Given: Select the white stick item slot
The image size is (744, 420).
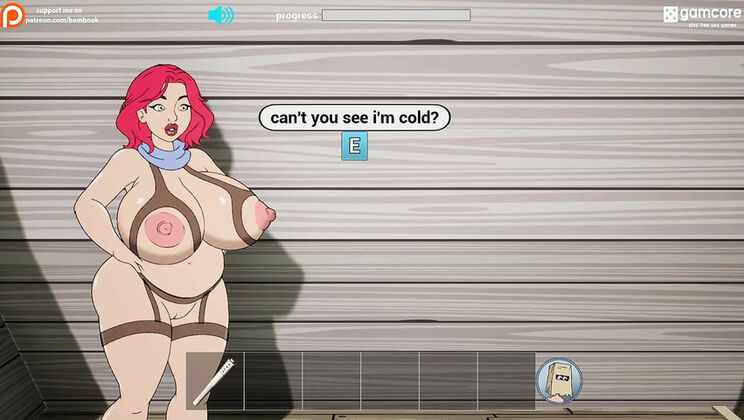Looking at the screenshot, I should (216, 380).
